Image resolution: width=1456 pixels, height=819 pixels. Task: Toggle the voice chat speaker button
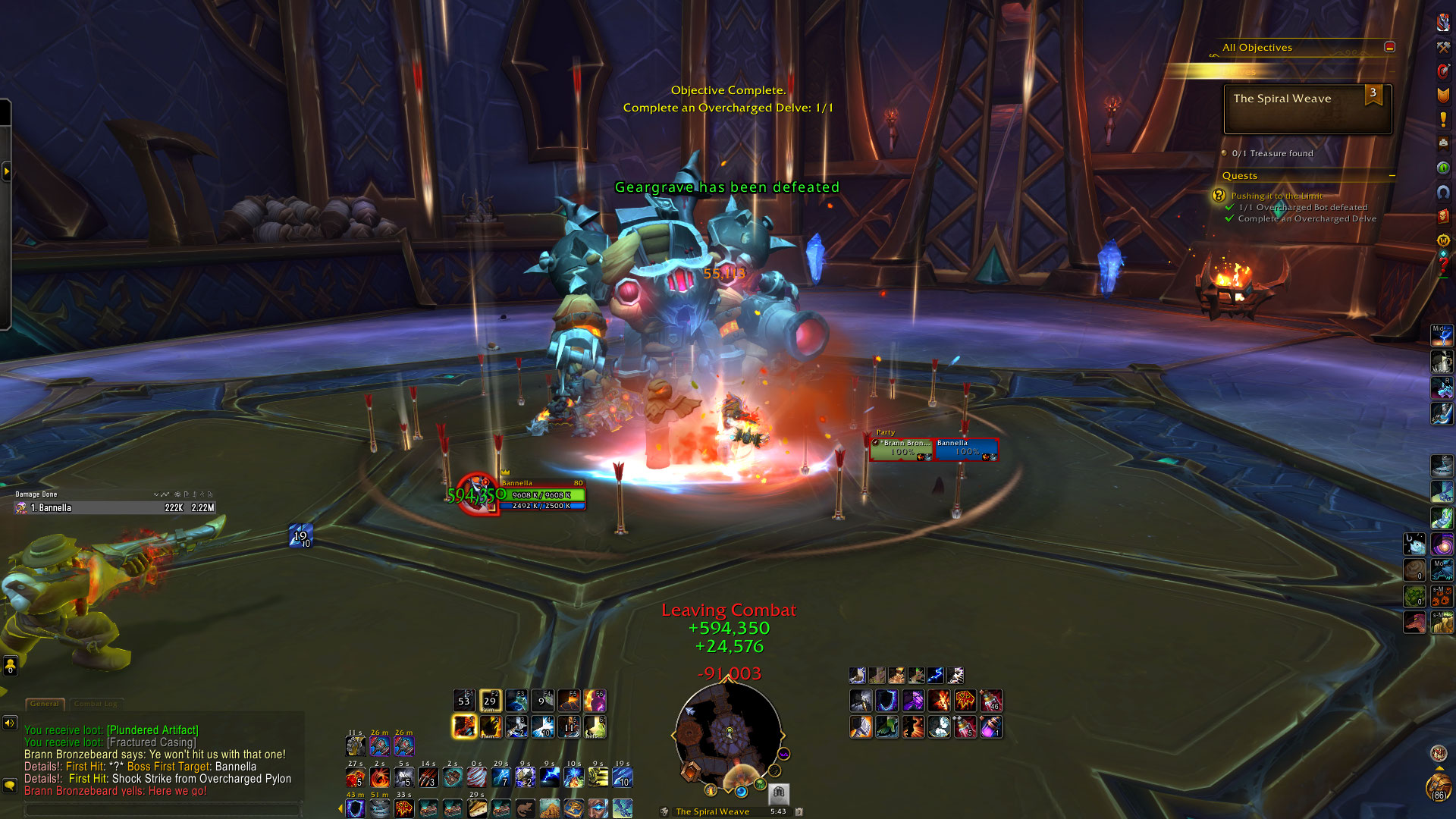point(10,723)
